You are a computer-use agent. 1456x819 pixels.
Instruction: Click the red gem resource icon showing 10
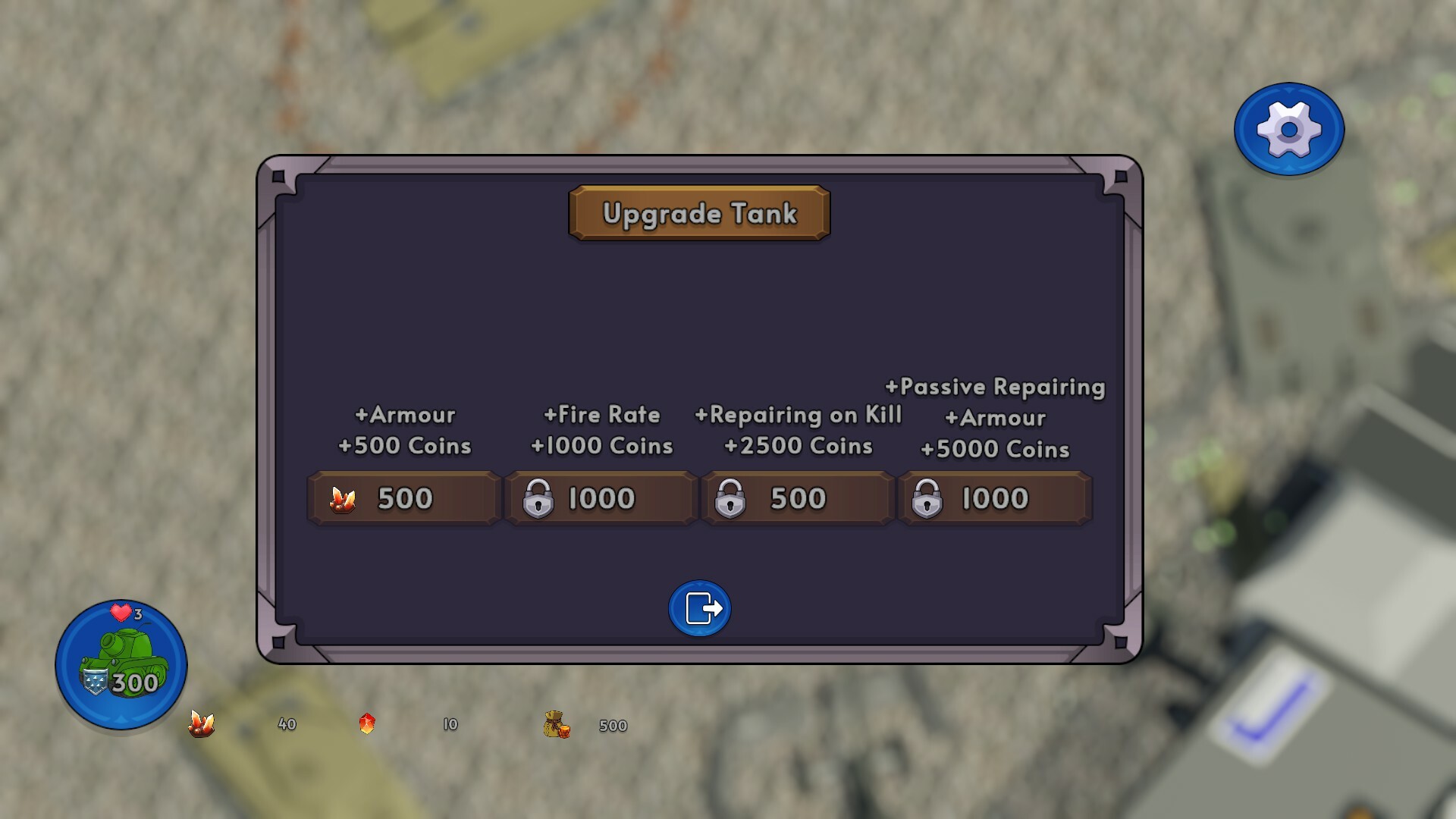tap(368, 724)
